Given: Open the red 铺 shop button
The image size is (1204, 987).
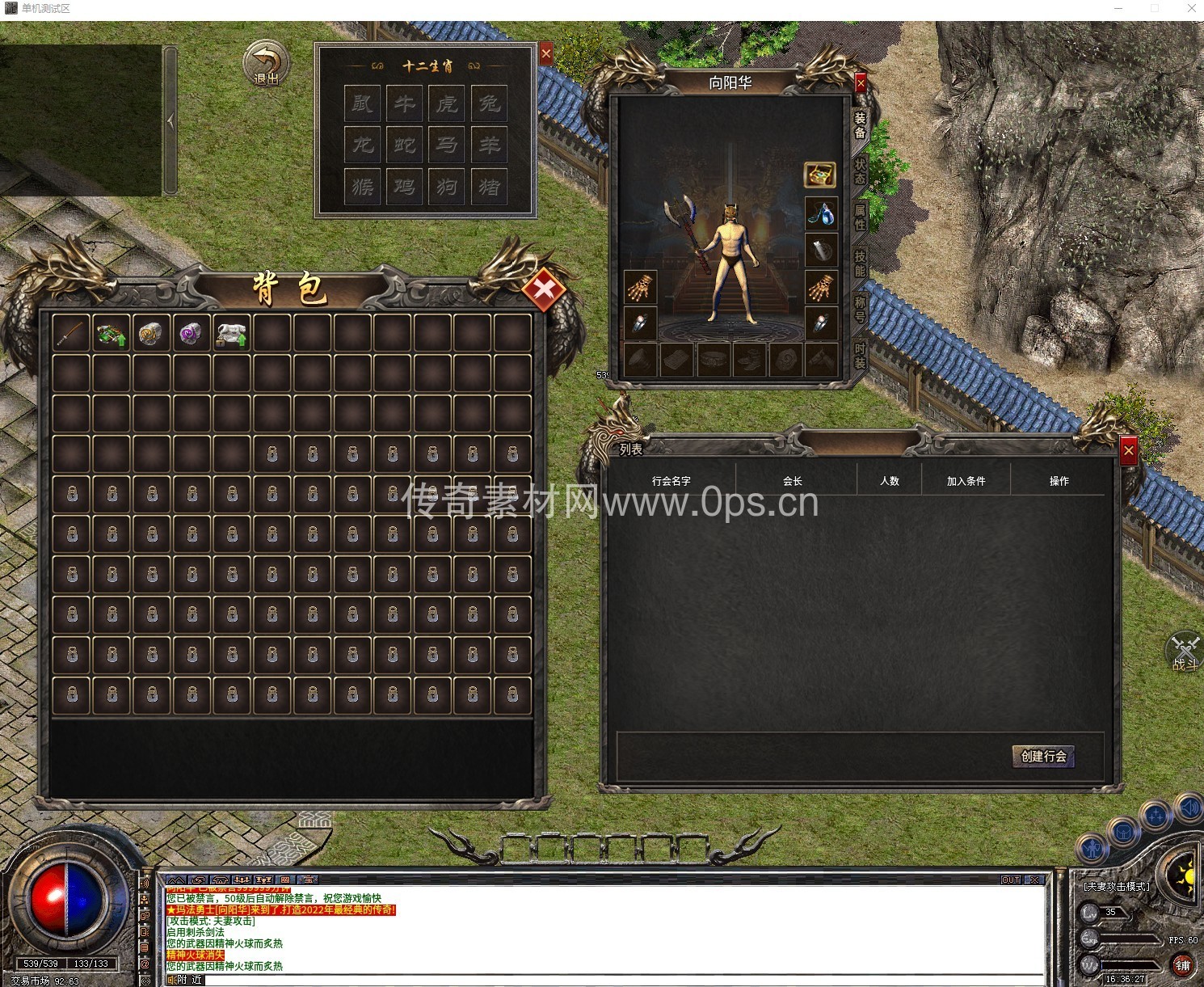Looking at the screenshot, I should (x=1182, y=964).
